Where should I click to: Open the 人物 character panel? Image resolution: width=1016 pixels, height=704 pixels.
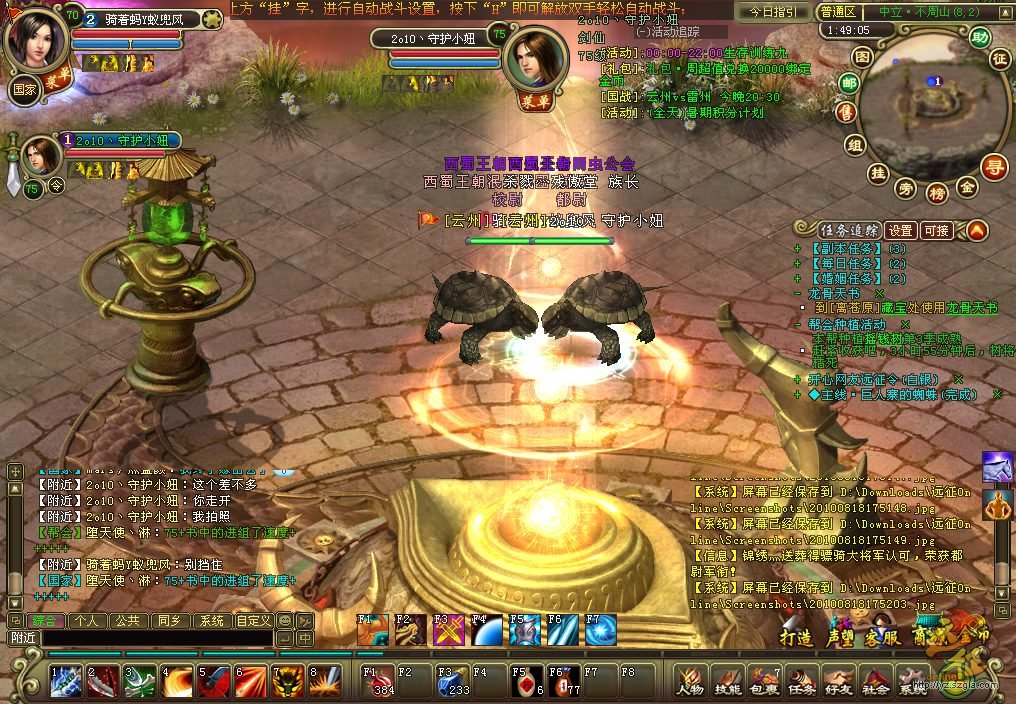(x=691, y=681)
